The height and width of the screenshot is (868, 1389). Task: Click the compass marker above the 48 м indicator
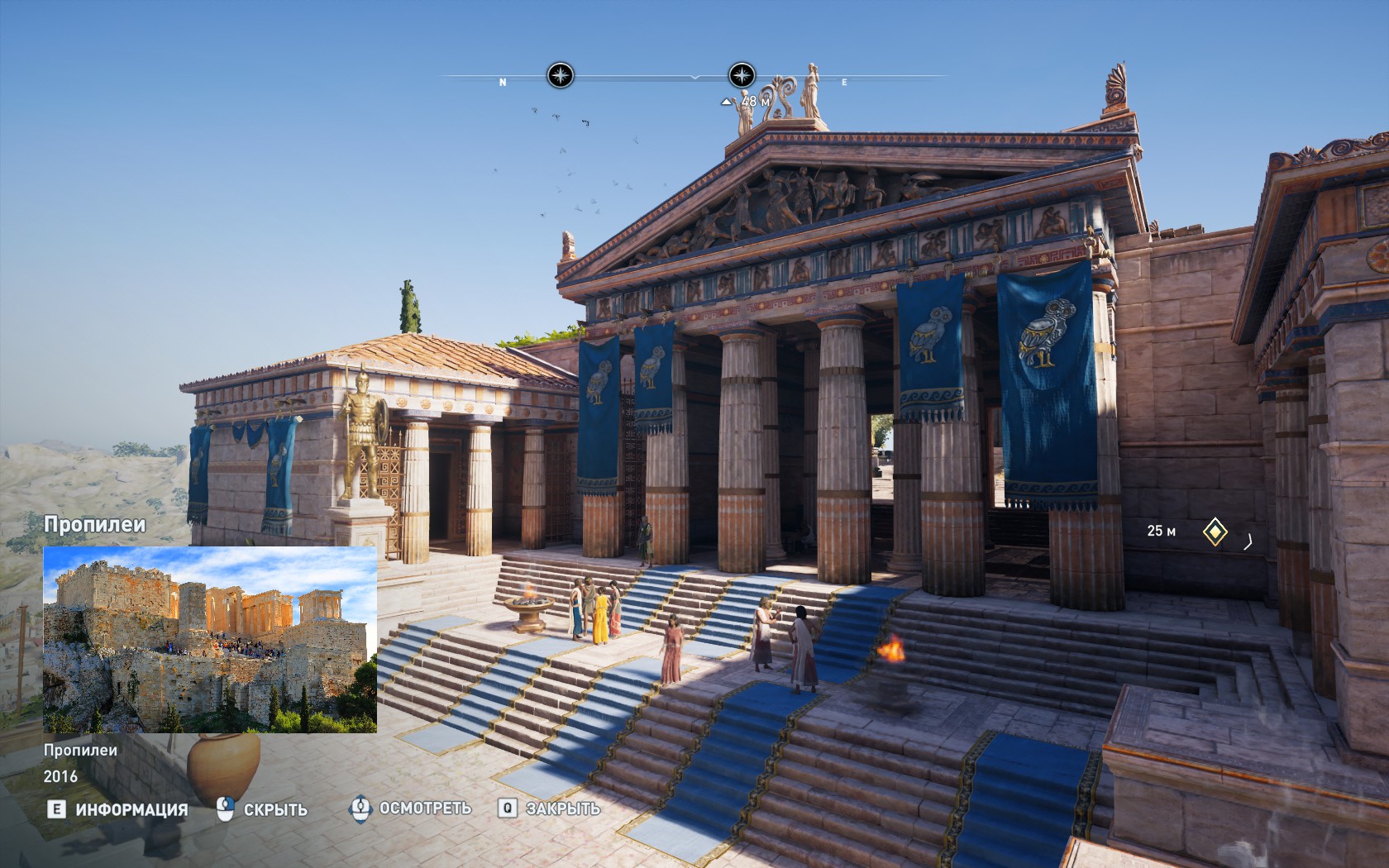tap(742, 76)
